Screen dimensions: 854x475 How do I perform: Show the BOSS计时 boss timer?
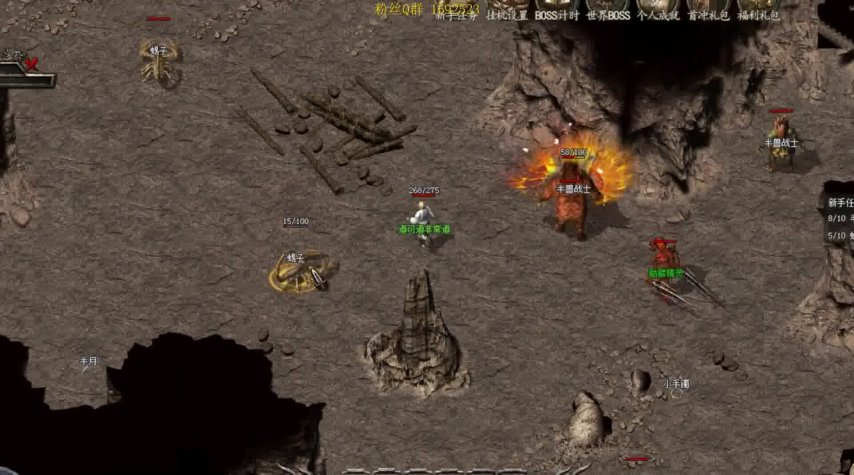tap(556, 15)
